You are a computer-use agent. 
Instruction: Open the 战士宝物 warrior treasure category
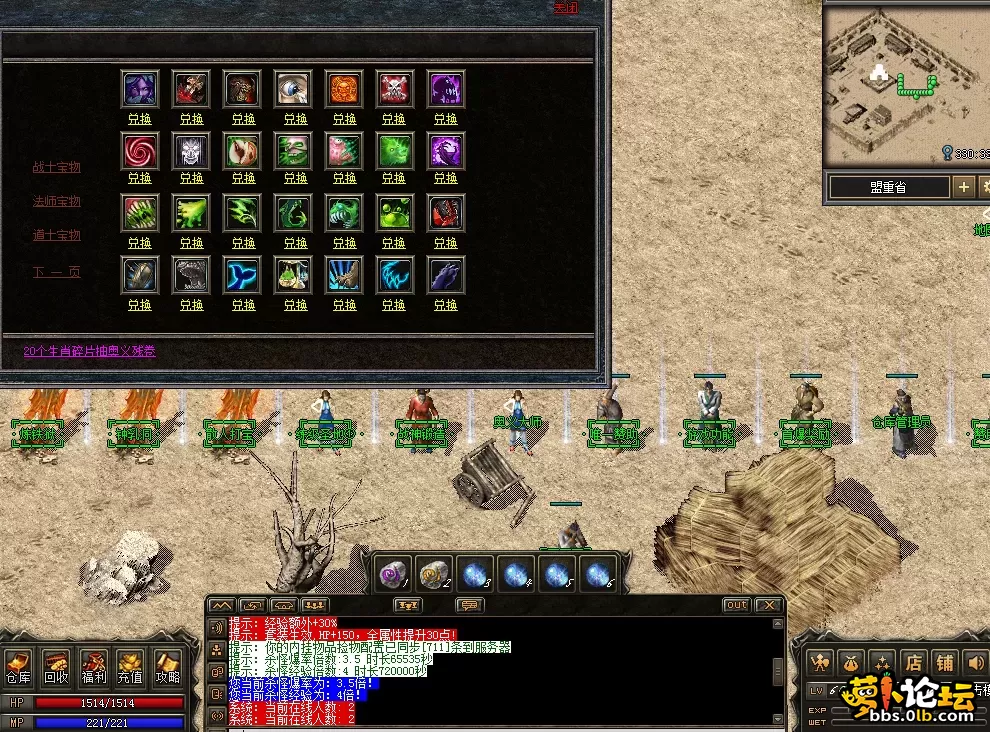click(56, 168)
